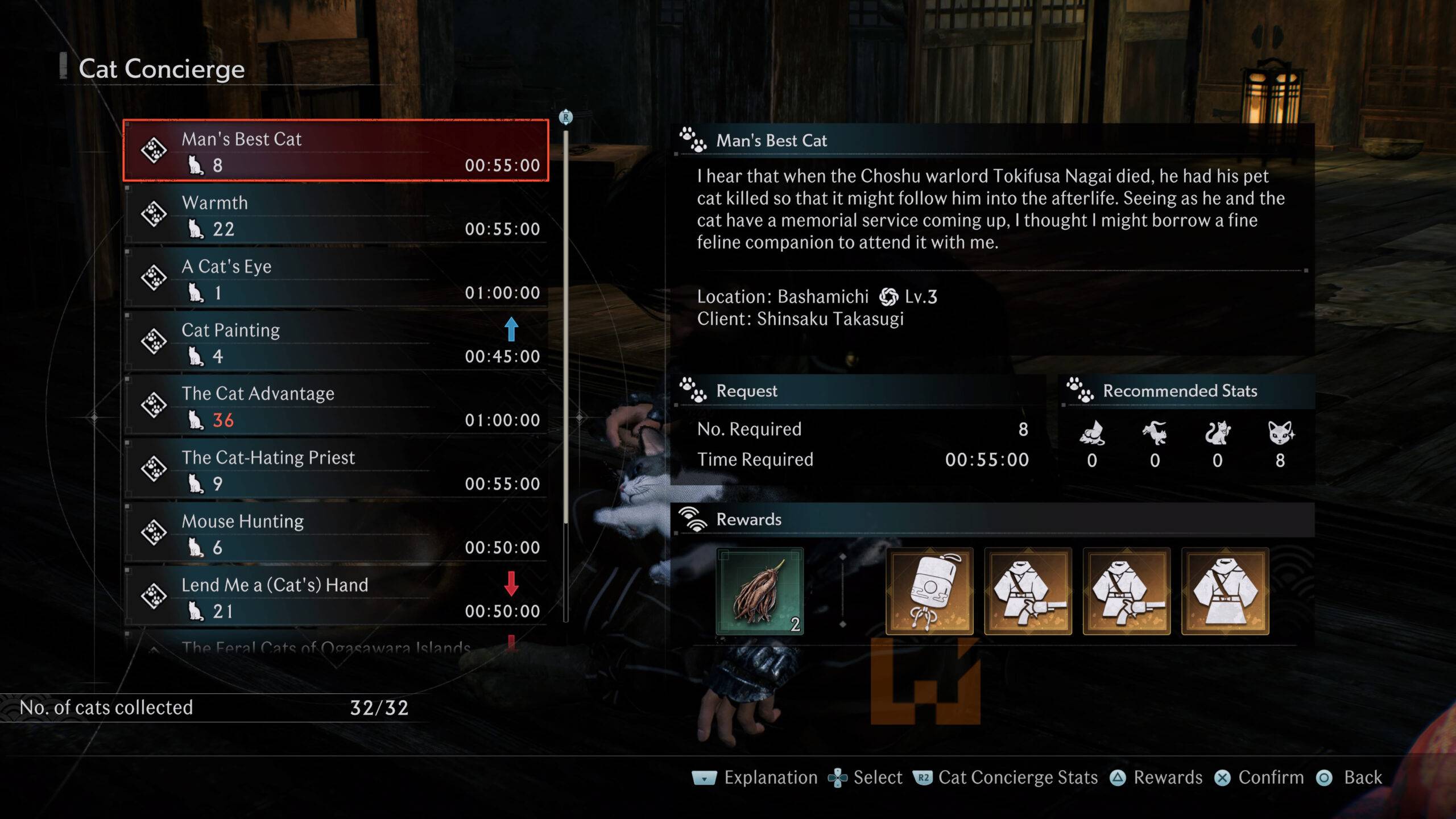This screenshot has width=1456, height=819.
Task: Go Back from Cat Concierge
Action: tap(1350, 777)
